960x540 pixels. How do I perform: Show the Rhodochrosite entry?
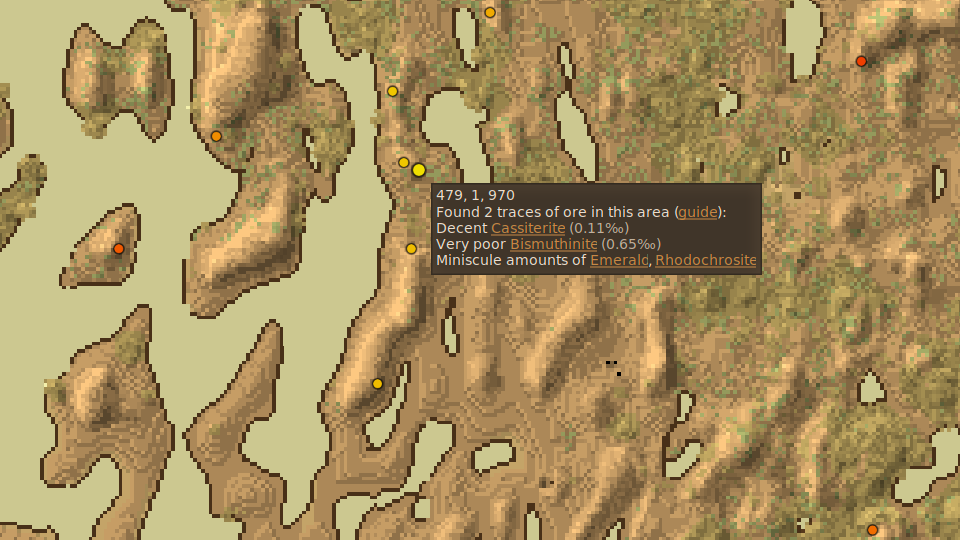(706, 260)
